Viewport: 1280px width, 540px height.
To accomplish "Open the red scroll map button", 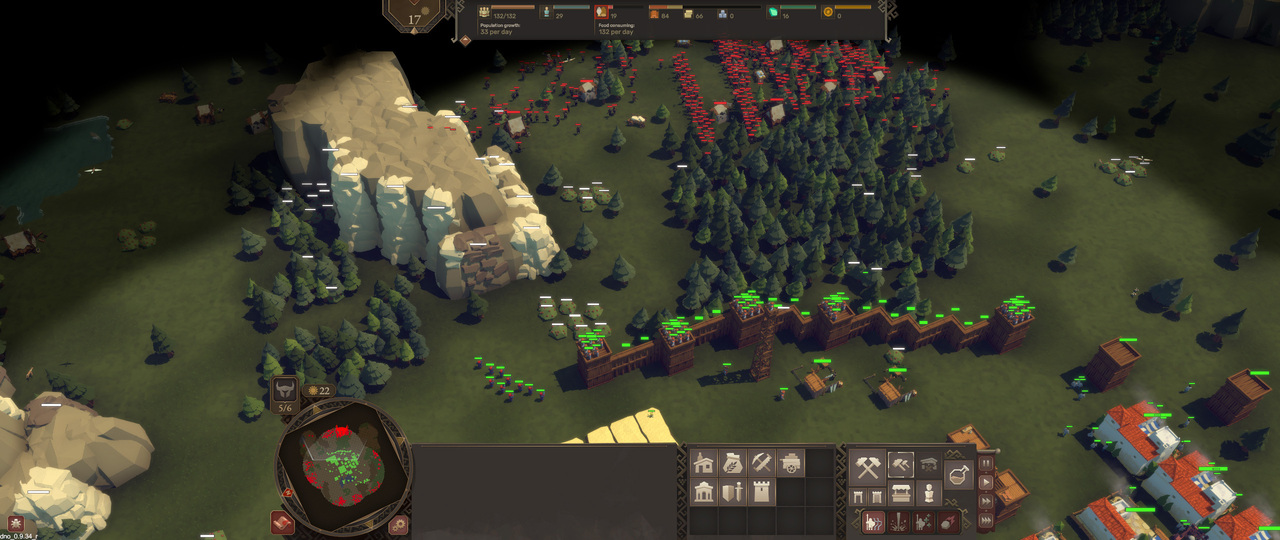I will click(283, 523).
